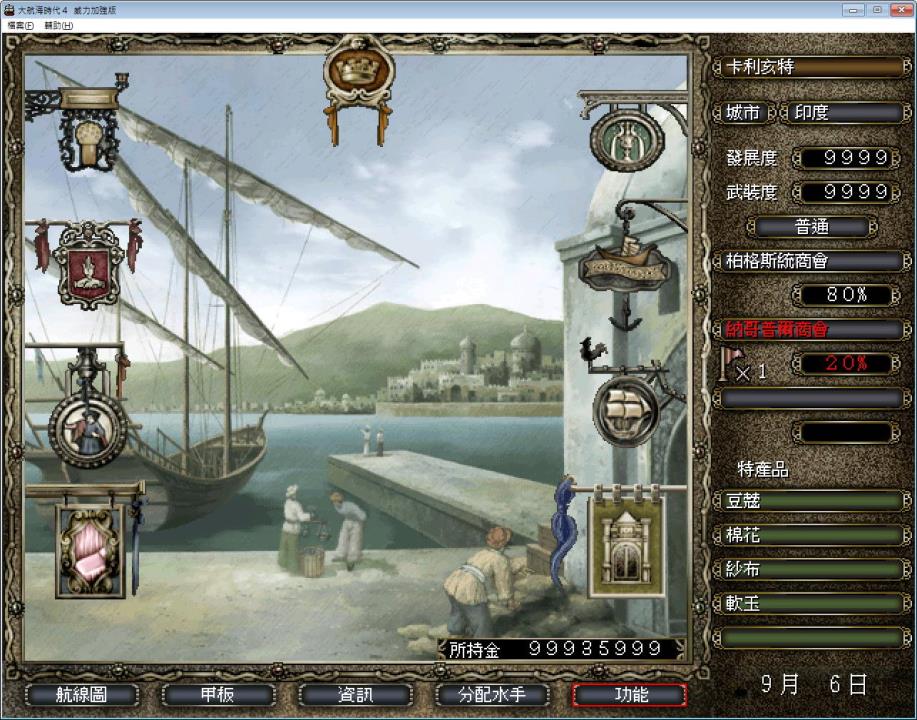The height and width of the screenshot is (720, 917).
Task: Open the 航線圖 route map
Action: coord(82,695)
